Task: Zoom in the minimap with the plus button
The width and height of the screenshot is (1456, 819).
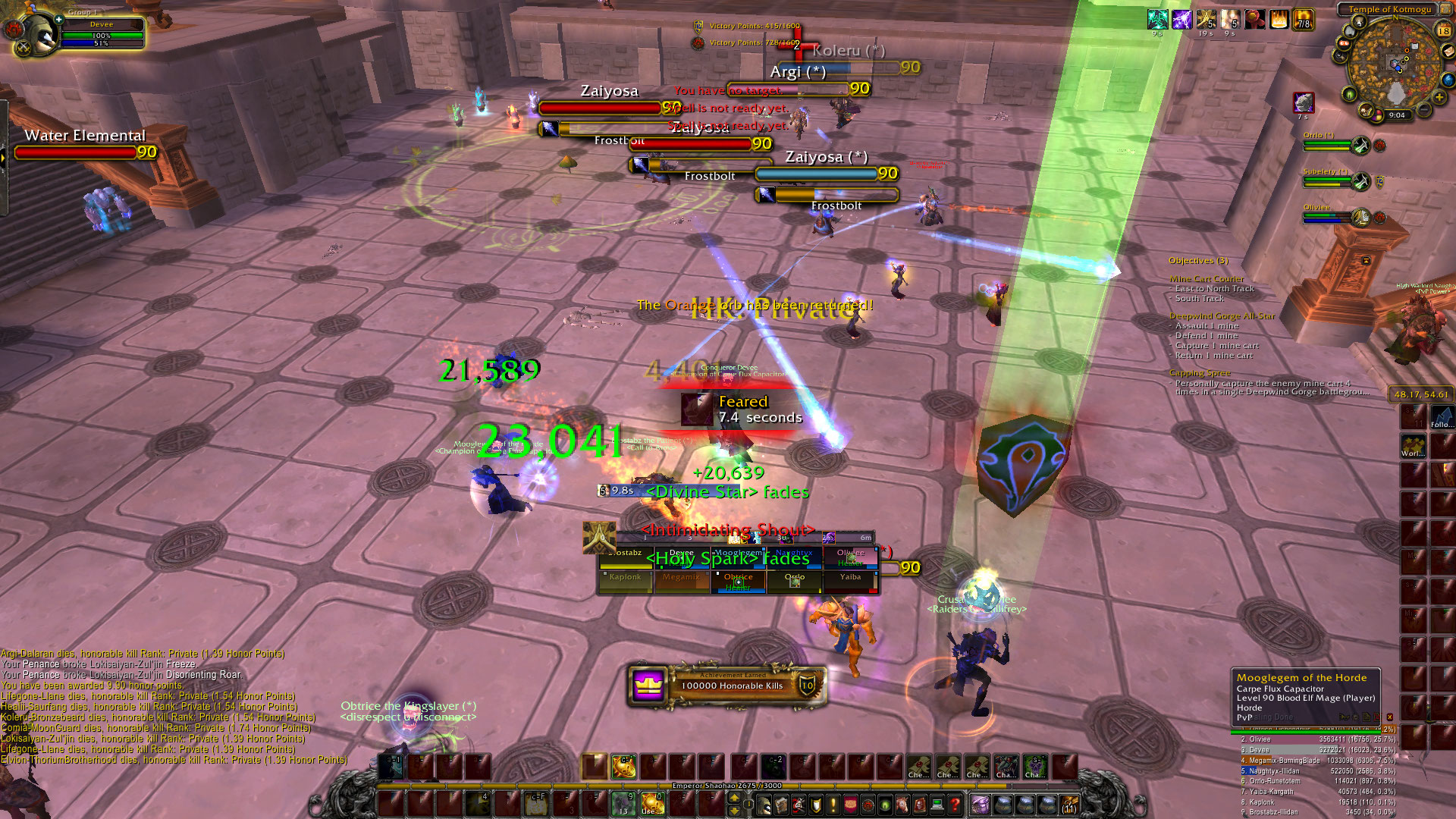Action: point(1439,97)
